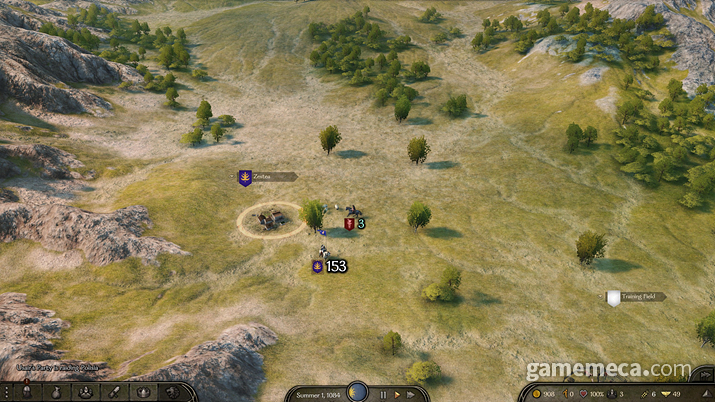Select the red party banner marked 3
Image resolution: width=715 pixels, height=402 pixels.
pyautogui.click(x=349, y=223)
